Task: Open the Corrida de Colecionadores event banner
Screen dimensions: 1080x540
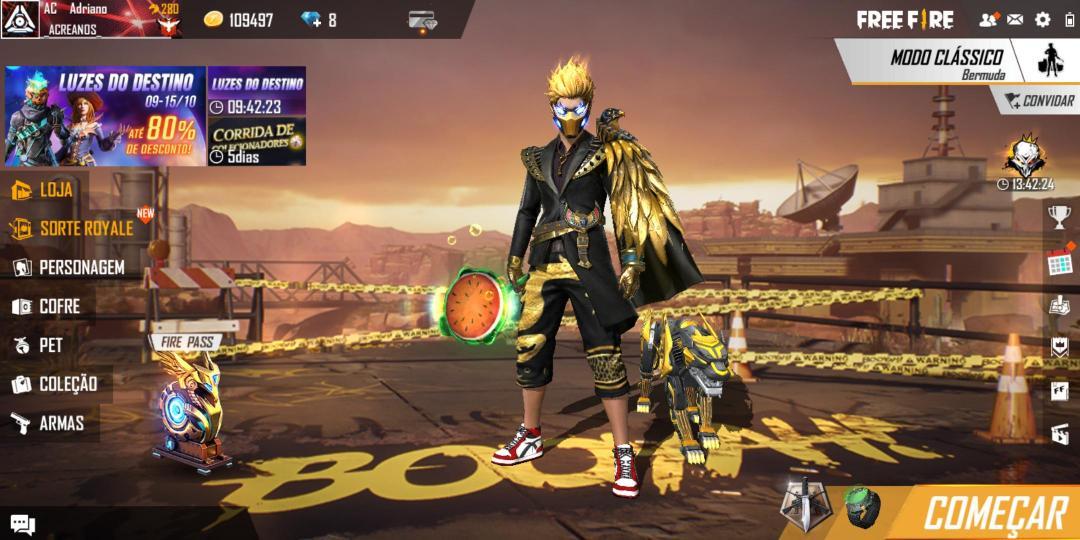Action: [256, 138]
